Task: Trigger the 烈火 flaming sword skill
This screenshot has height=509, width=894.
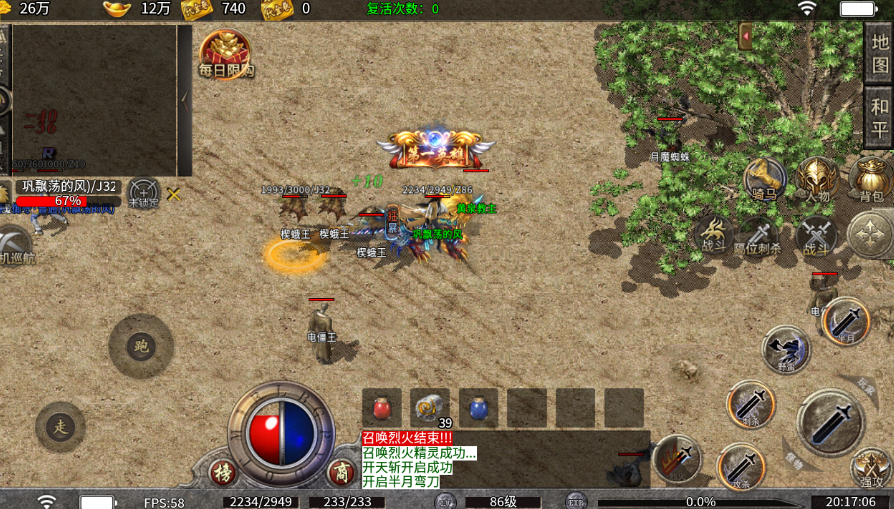Action: tap(678, 458)
